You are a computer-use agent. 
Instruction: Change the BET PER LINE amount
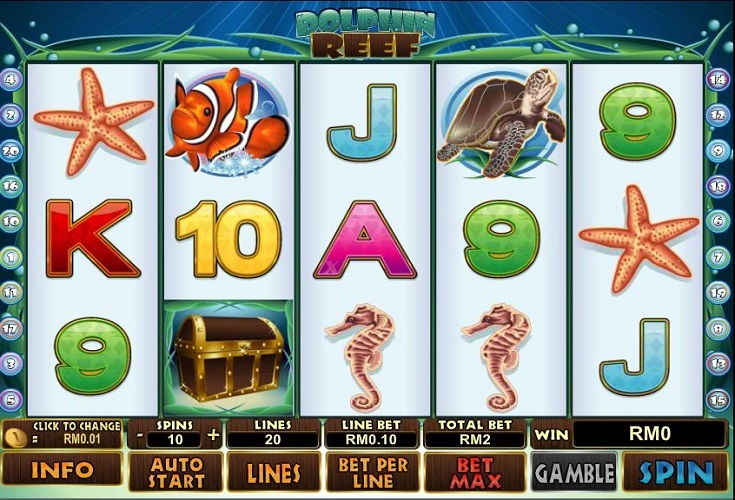[371, 471]
